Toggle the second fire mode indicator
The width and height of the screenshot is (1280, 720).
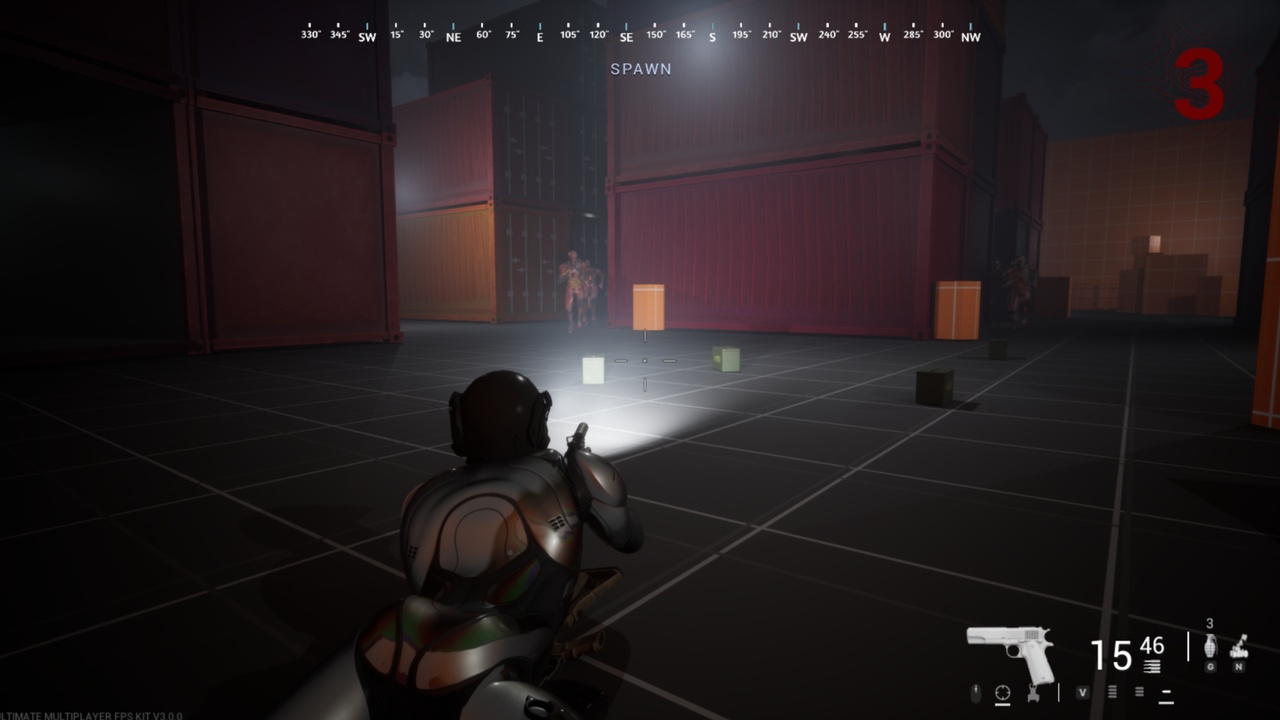pos(1139,691)
